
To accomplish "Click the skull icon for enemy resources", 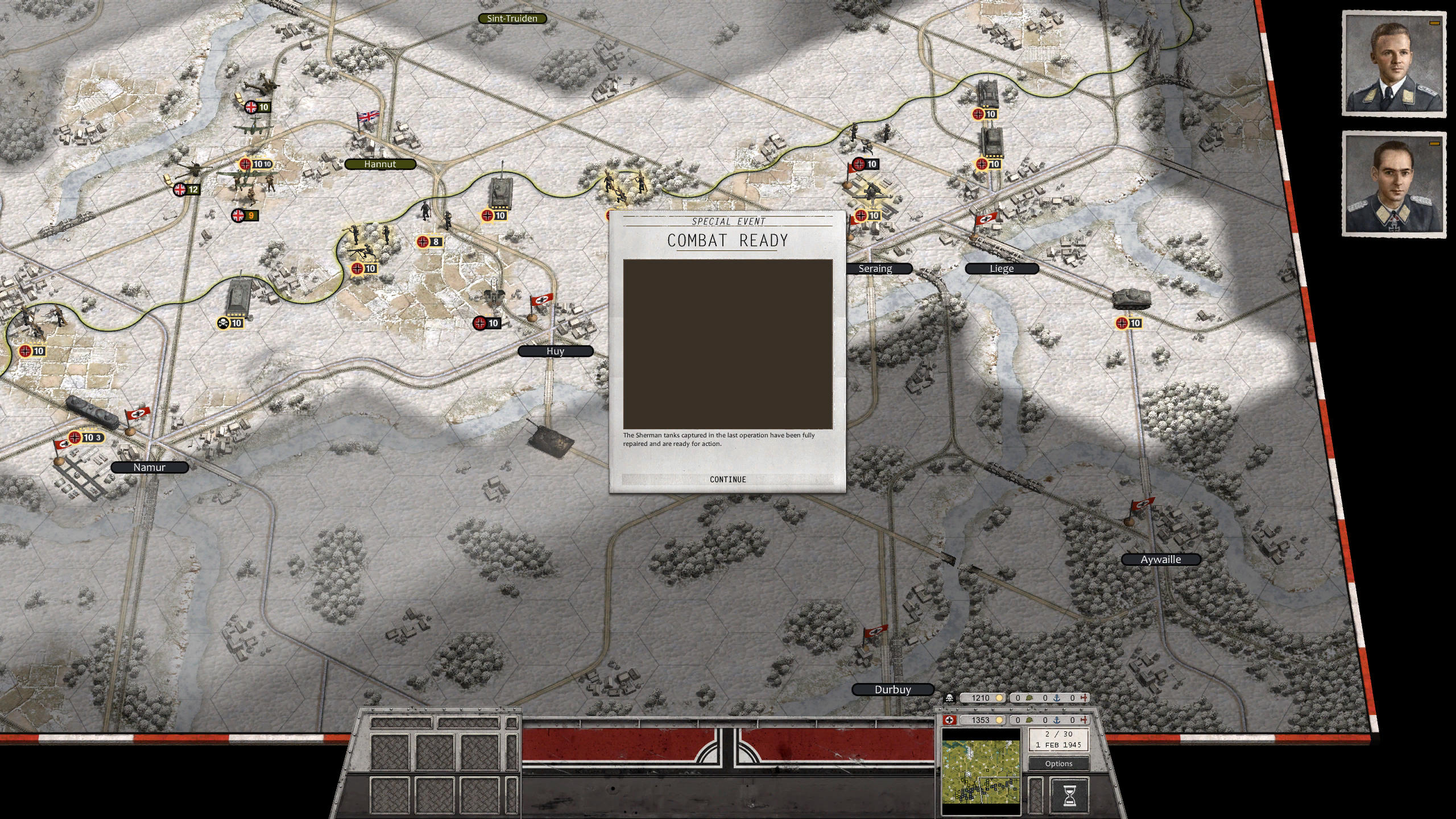I will (949, 698).
